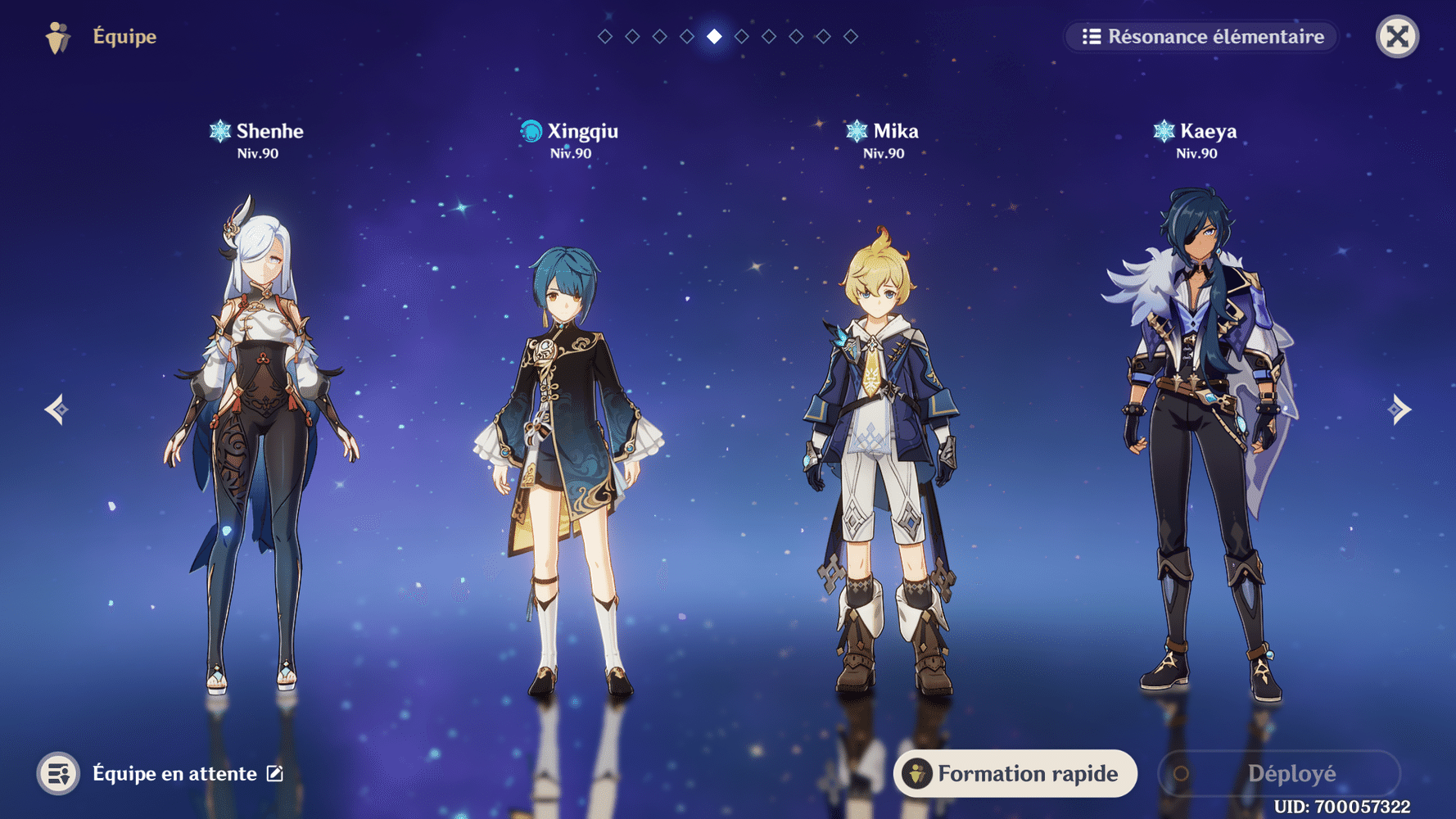This screenshot has width=1456, height=819.
Task: Close the team screen
Action: (1397, 37)
